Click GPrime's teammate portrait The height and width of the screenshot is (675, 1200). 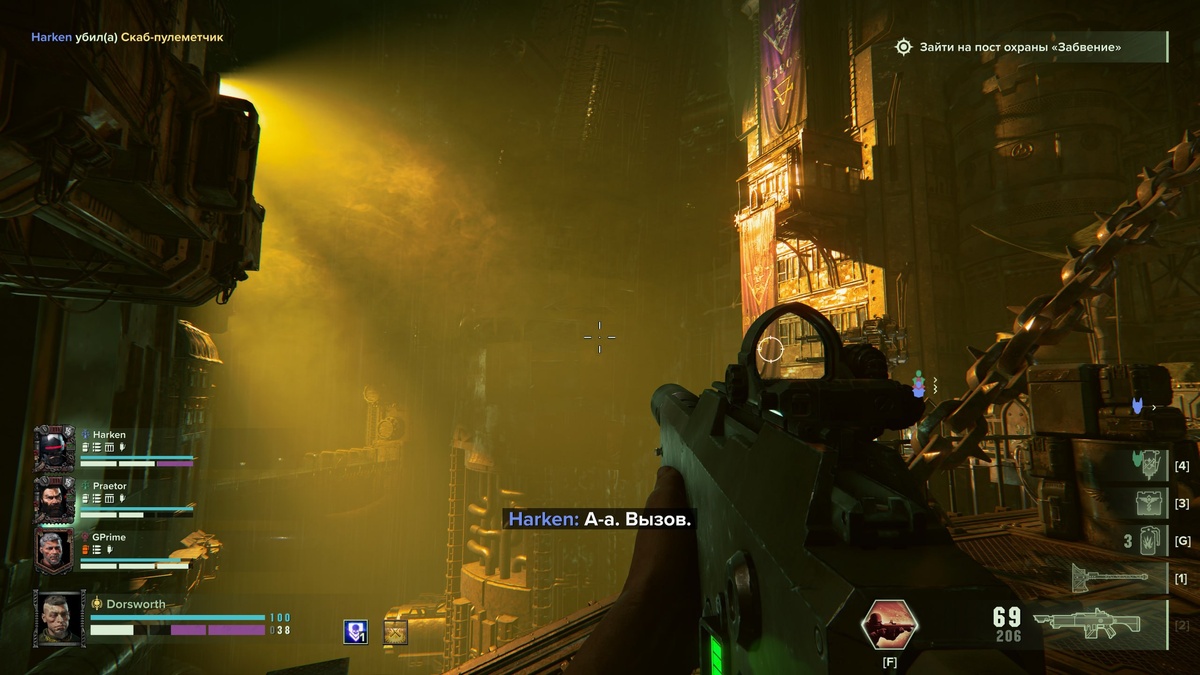pyautogui.click(x=54, y=550)
